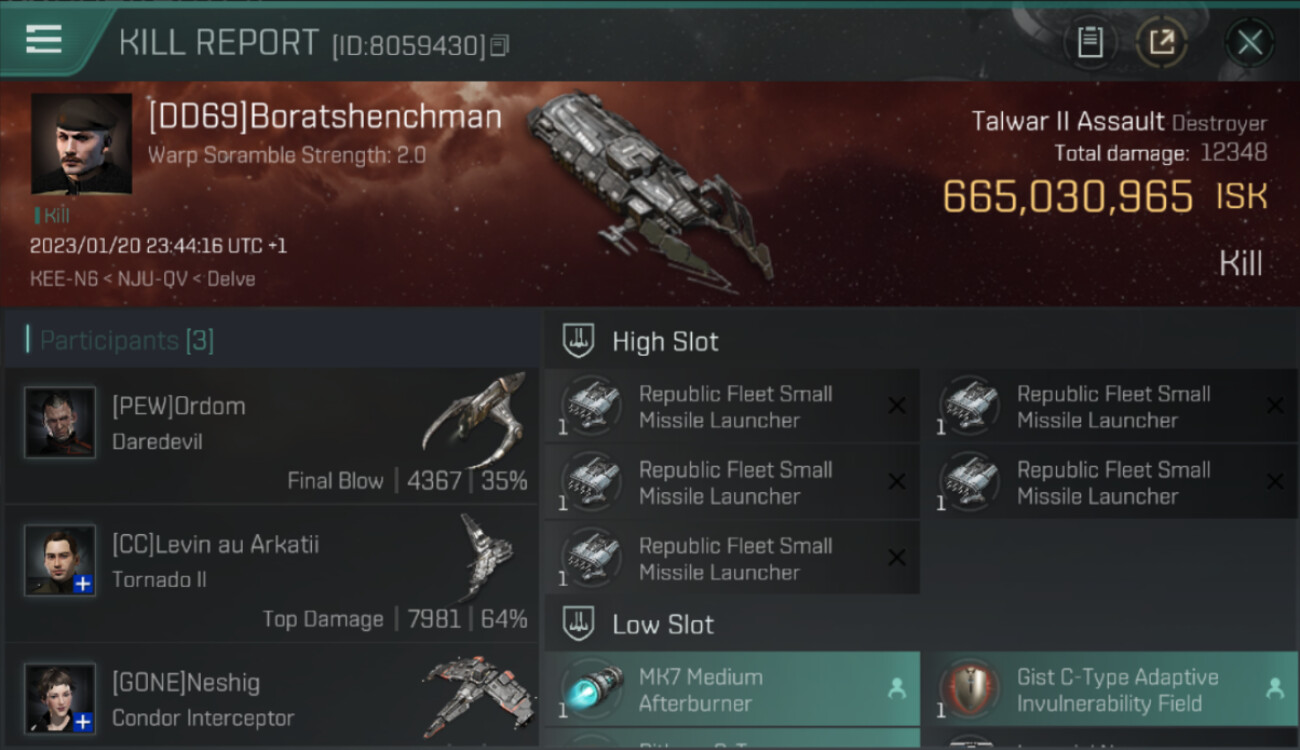Image resolution: width=1300 pixels, height=750 pixels.
Task: Select participant Neshig in Condor Interceptor
Action: [270, 698]
